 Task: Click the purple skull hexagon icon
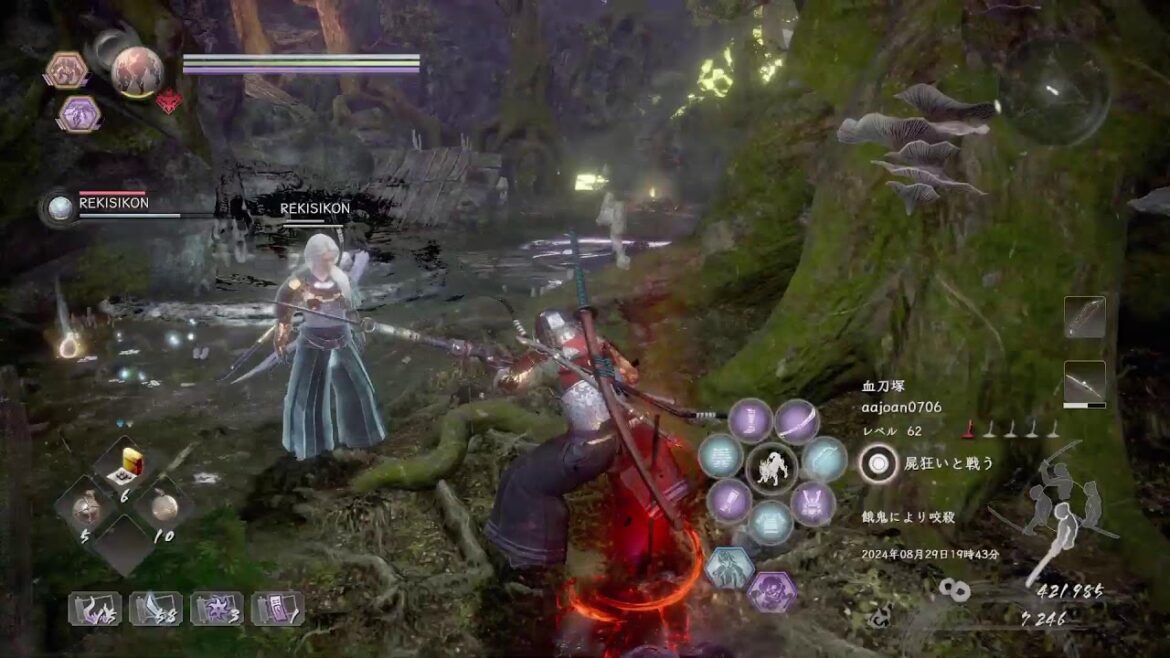(771, 592)
